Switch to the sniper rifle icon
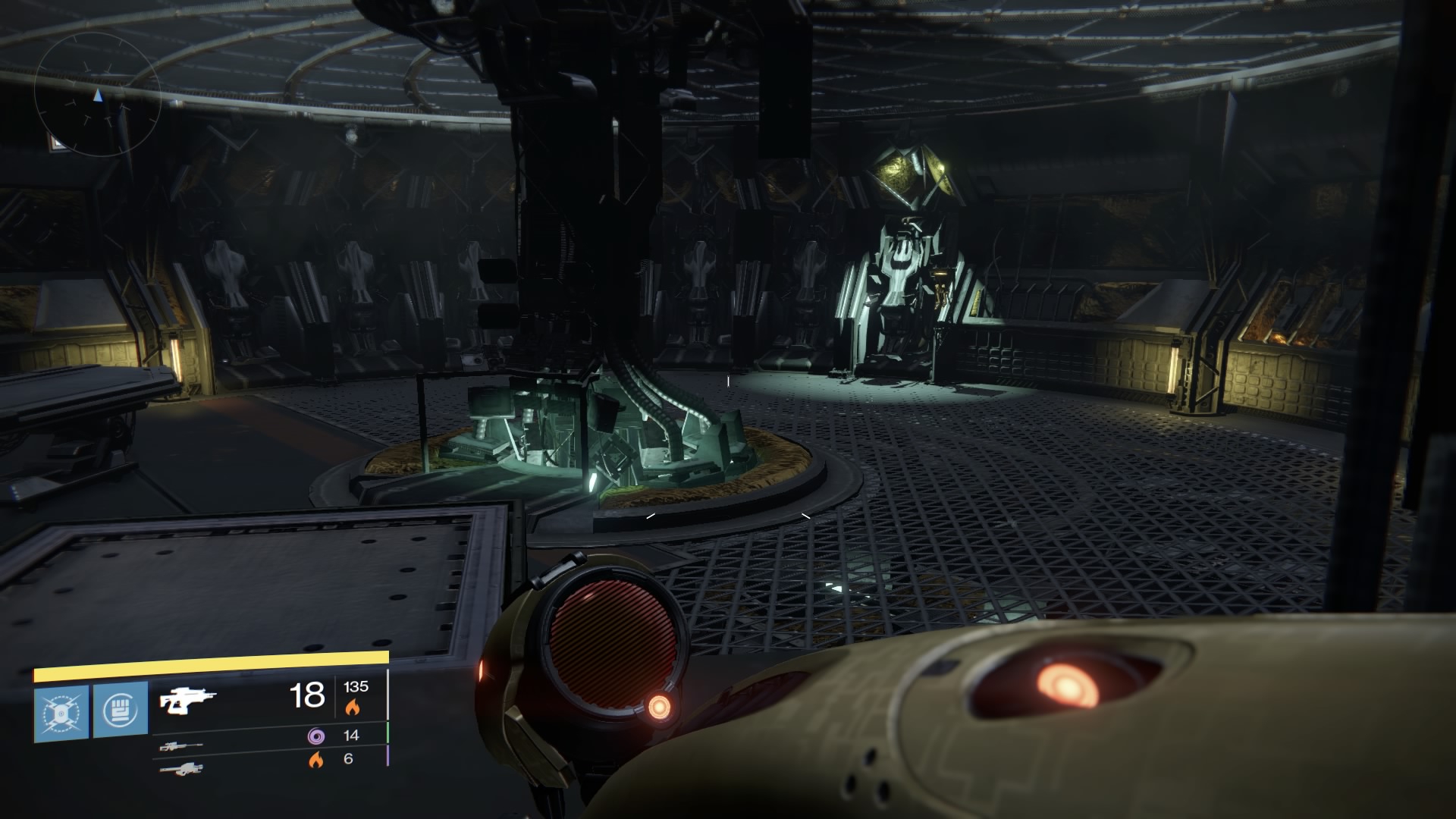 180,747
